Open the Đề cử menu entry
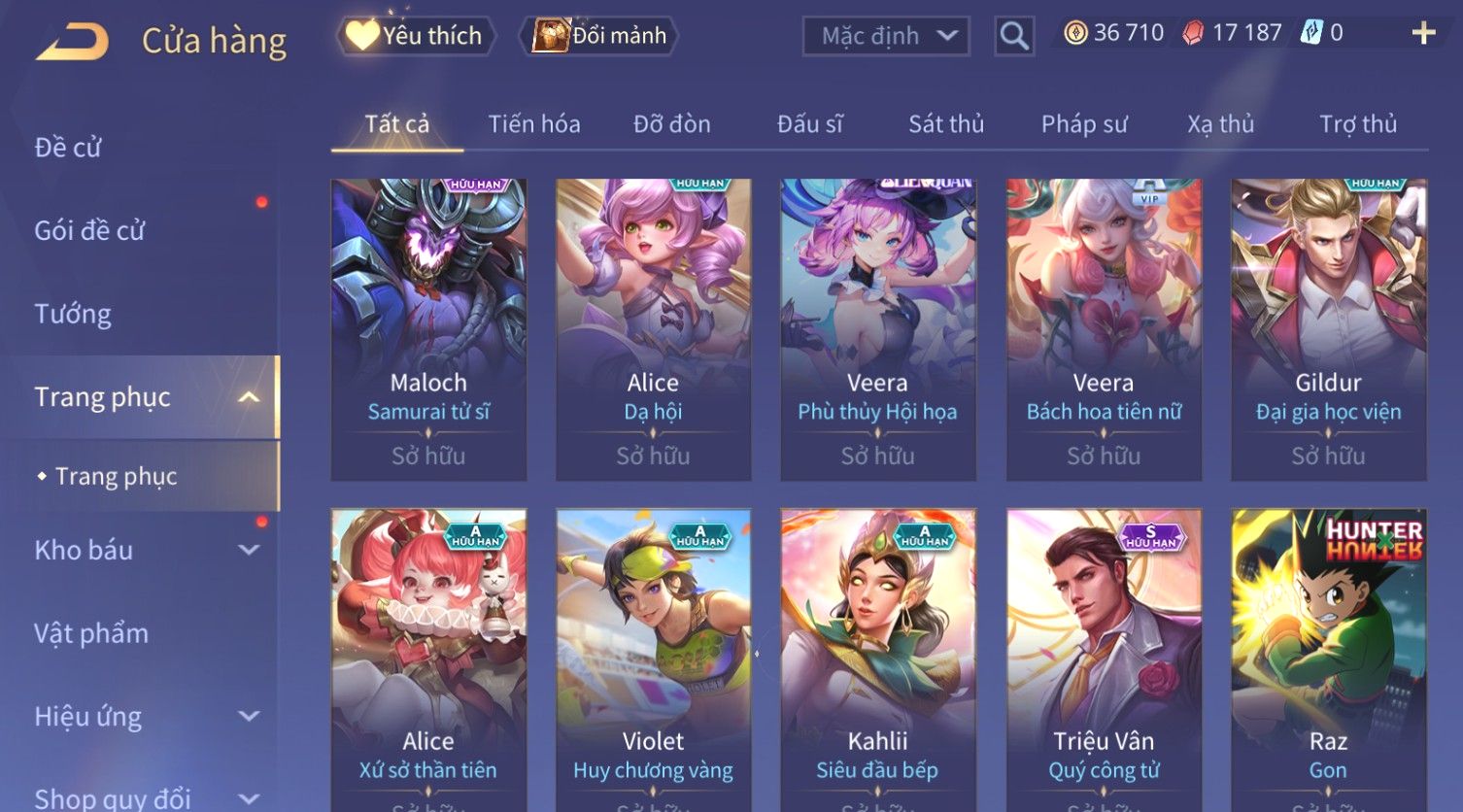This screenshot has width=1463, height=812. [x=68, y=148]
